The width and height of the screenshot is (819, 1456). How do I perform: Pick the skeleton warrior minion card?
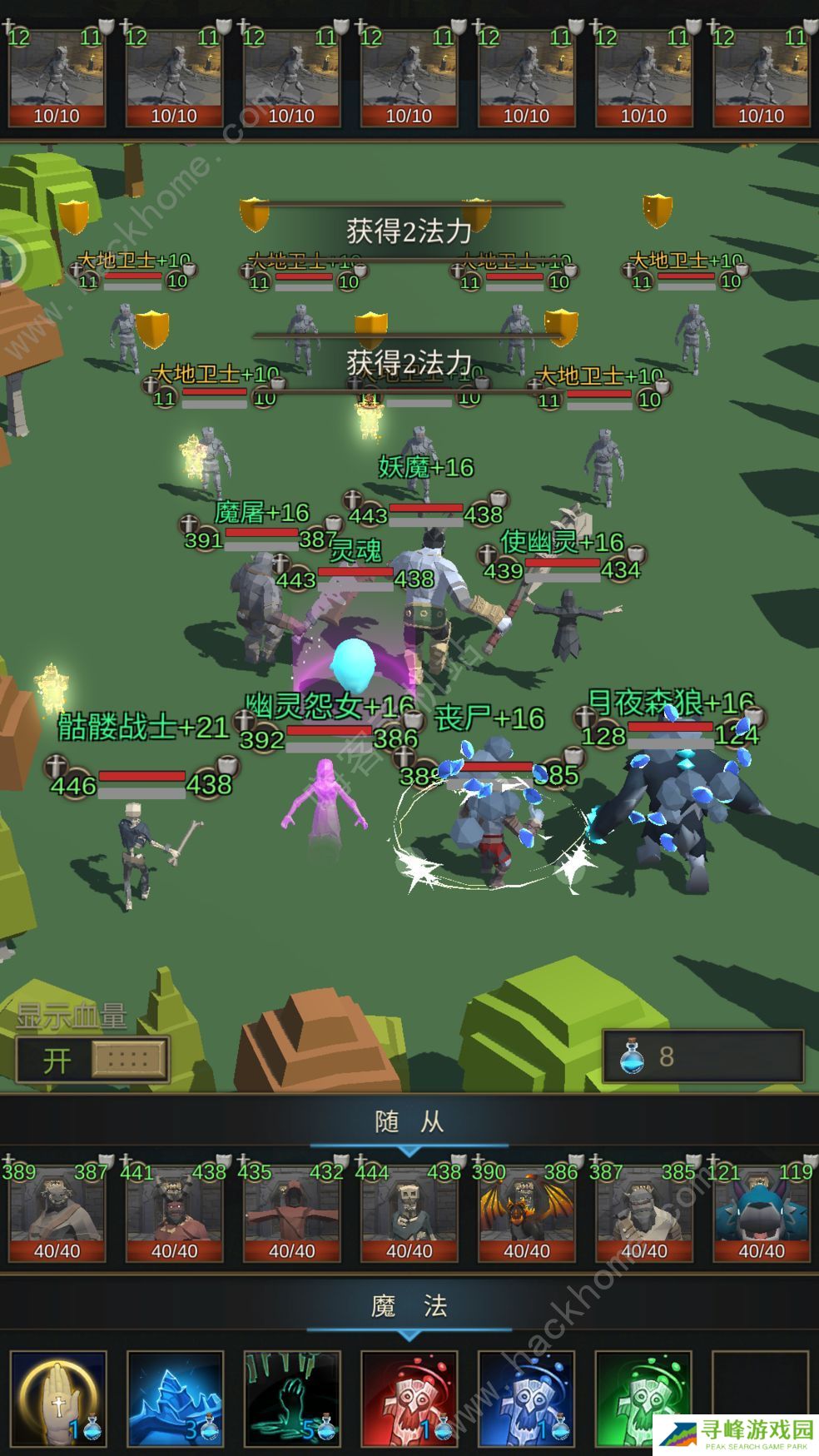tap(409, 1213)
